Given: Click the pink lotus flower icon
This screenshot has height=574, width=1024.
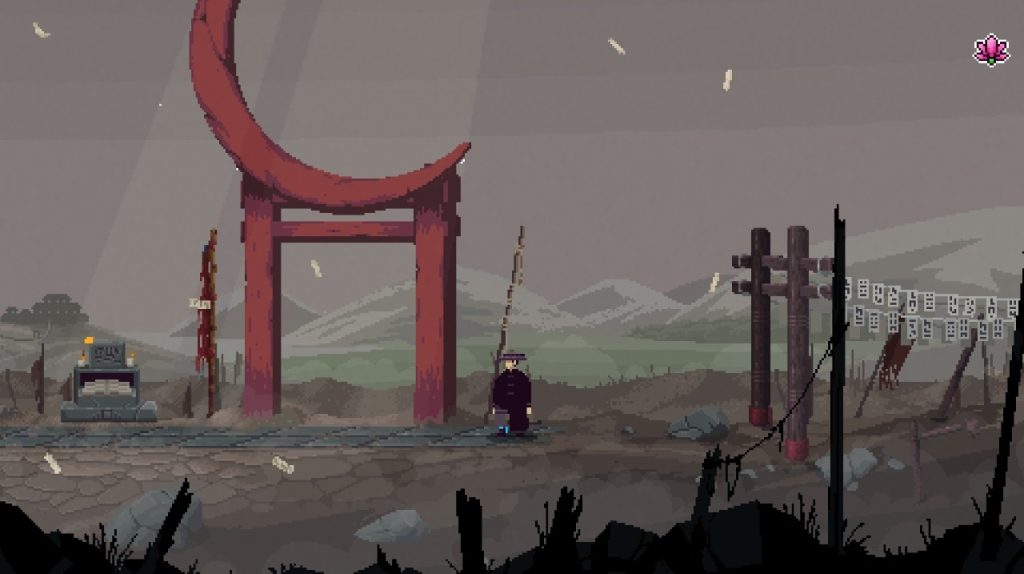Looking at the screenshot, I should 990,50.
